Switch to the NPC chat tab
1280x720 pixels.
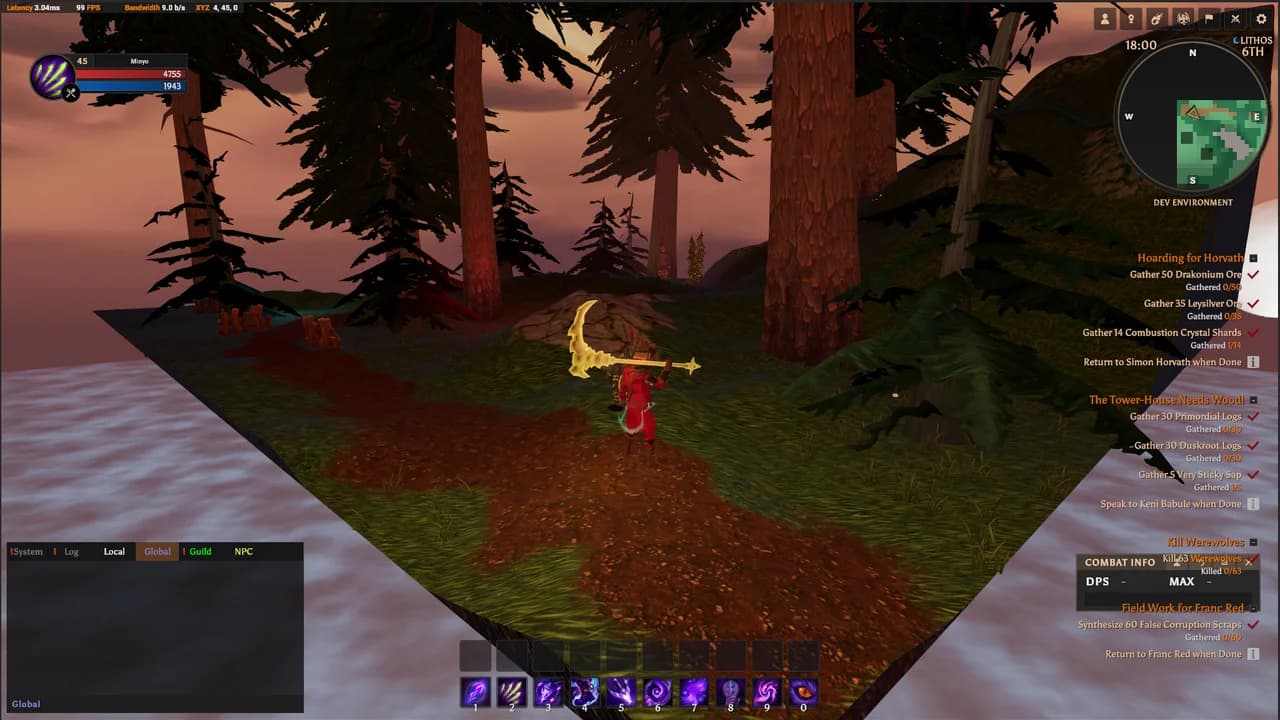243,551
